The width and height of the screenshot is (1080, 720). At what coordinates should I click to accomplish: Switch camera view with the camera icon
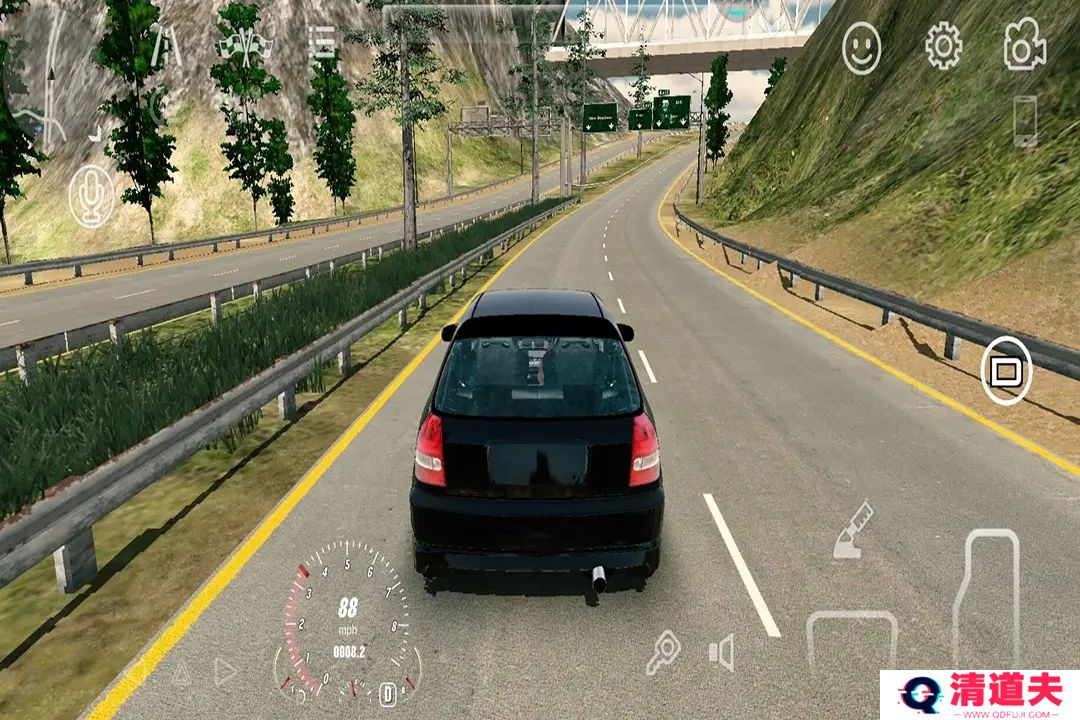coord(1025,47)
